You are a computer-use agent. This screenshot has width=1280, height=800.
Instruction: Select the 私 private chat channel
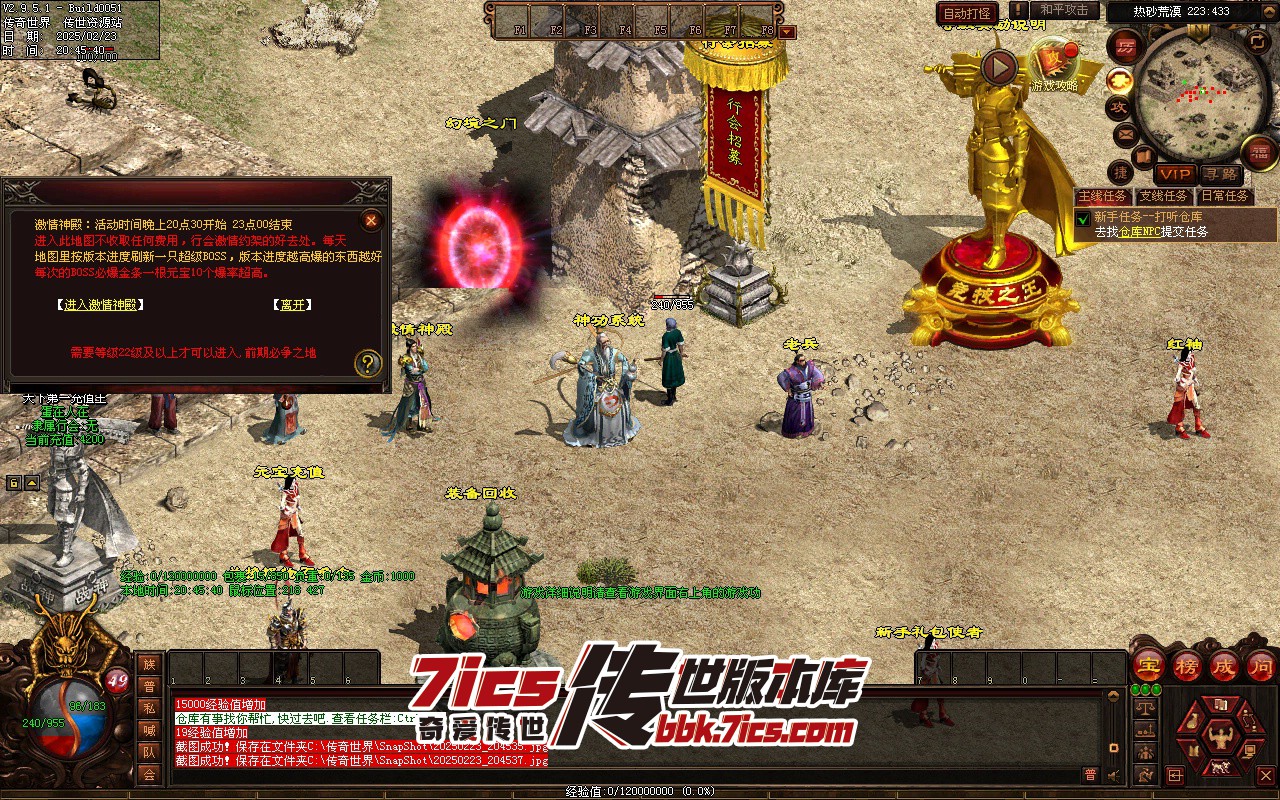(149, 708)
